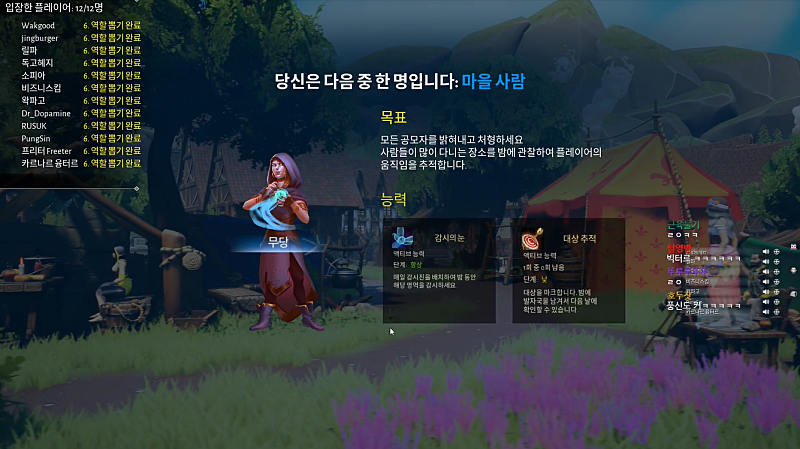Choose Dr_Dopamine from the player list
The image size is (800, 449).
click(x=46, y=113)
